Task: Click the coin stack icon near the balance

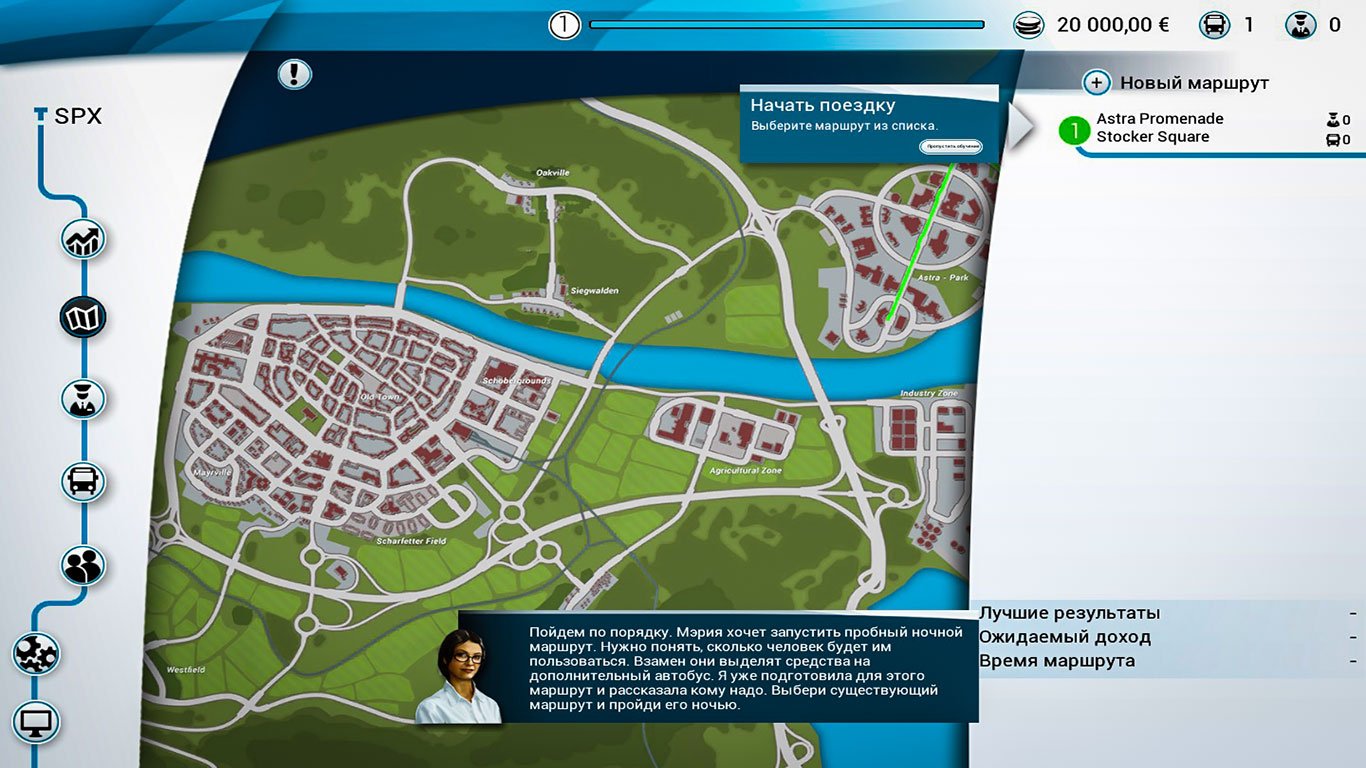Action: click(1029, 23)
